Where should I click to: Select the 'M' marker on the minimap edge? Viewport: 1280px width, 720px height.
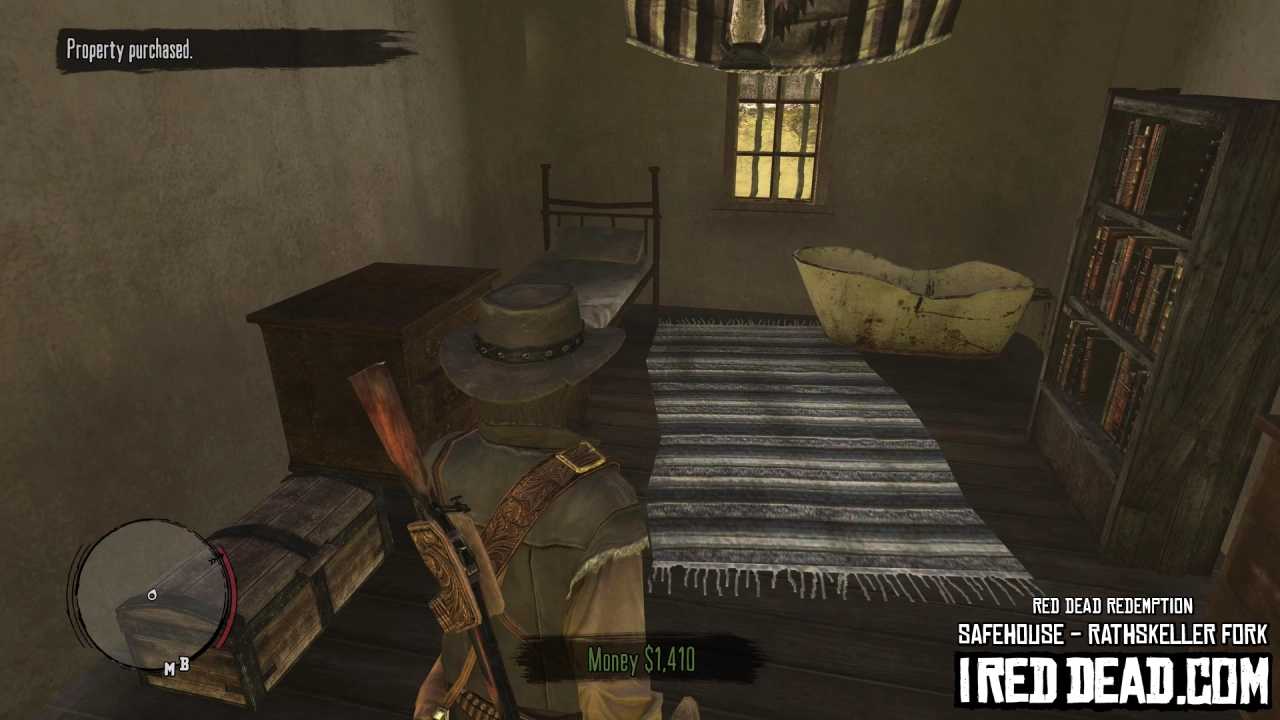(170, 667)
